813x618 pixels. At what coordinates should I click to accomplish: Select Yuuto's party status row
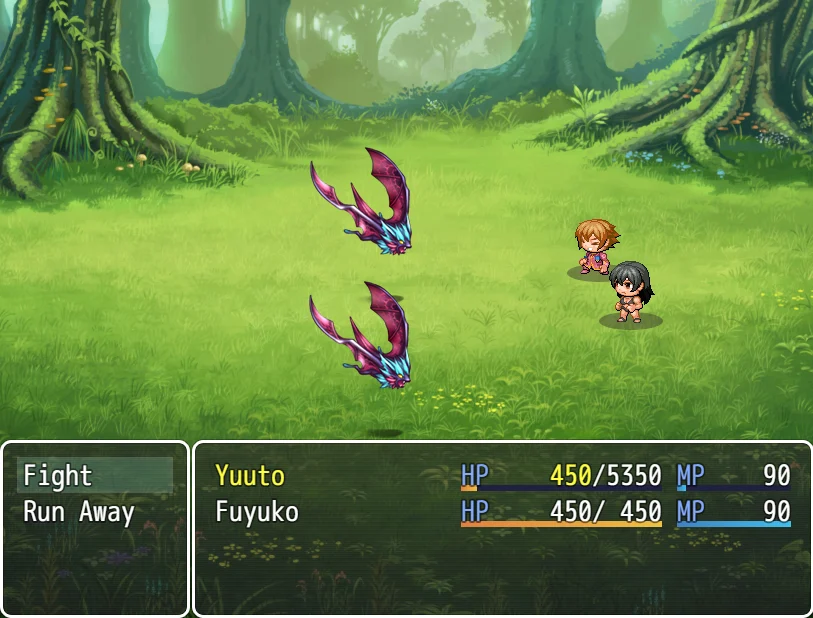pyautogui.click(x=502, y=476)
